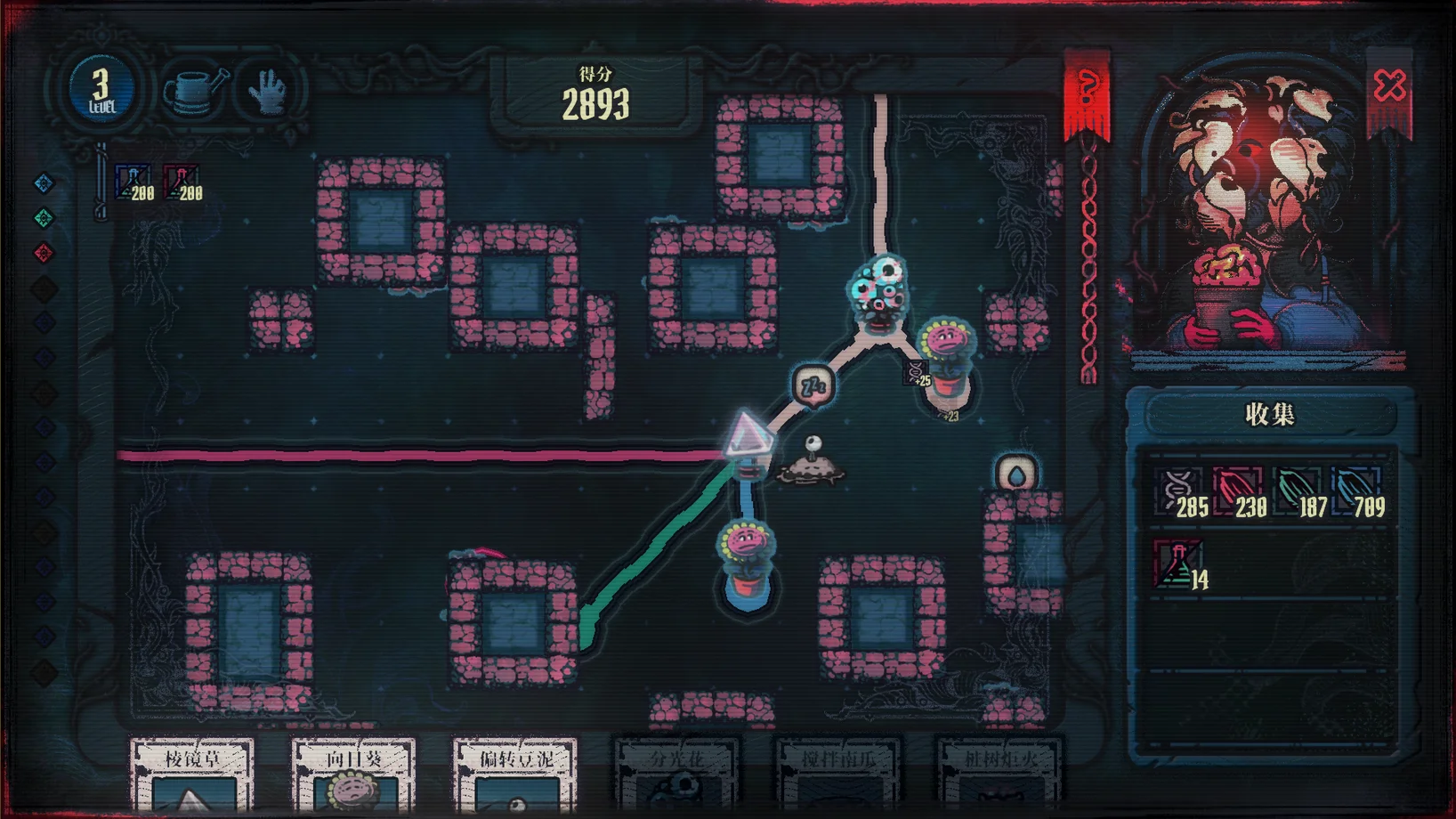Screen dimensions: 1456x819
Task: Click the red leaf resource showing 230
Action: coord(1239,492)
